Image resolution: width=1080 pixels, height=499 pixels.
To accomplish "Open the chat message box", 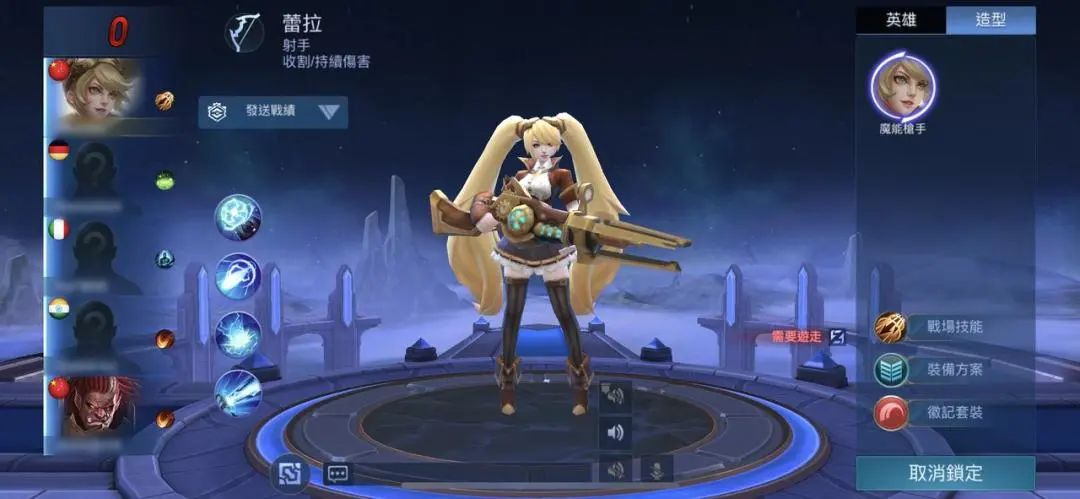I will click(x=337, y=474).
